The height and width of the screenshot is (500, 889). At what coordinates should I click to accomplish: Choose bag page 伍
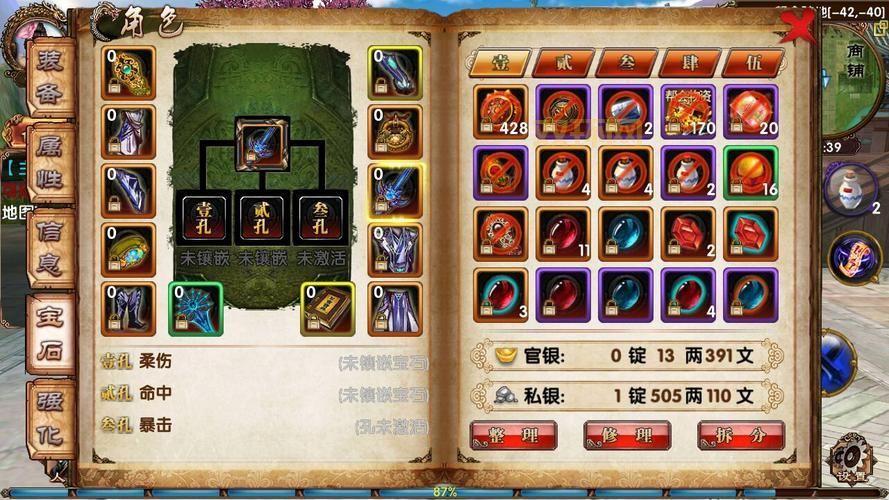752,63
